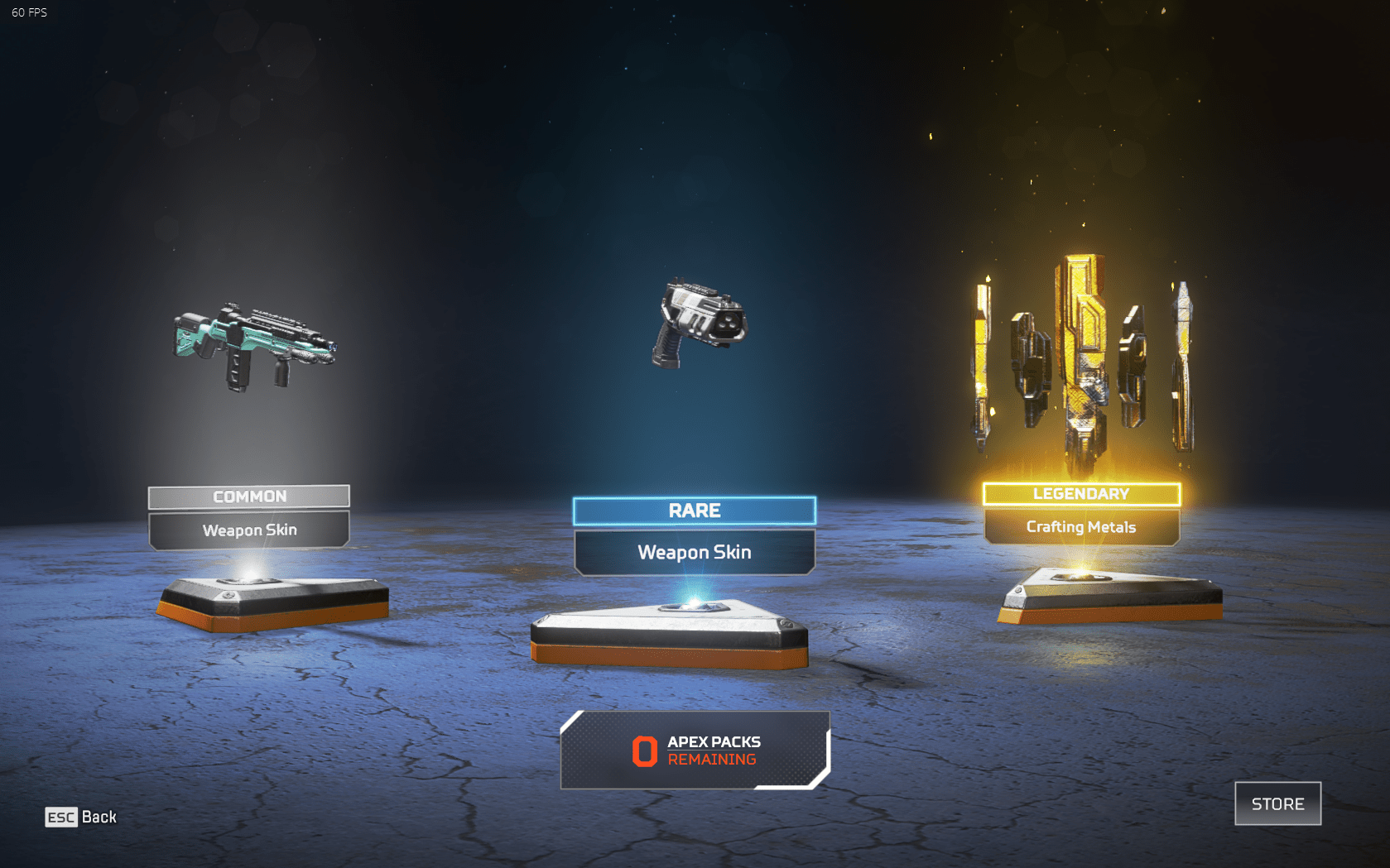Expand the Common Weapon Skin details panel

click(249, 530)
